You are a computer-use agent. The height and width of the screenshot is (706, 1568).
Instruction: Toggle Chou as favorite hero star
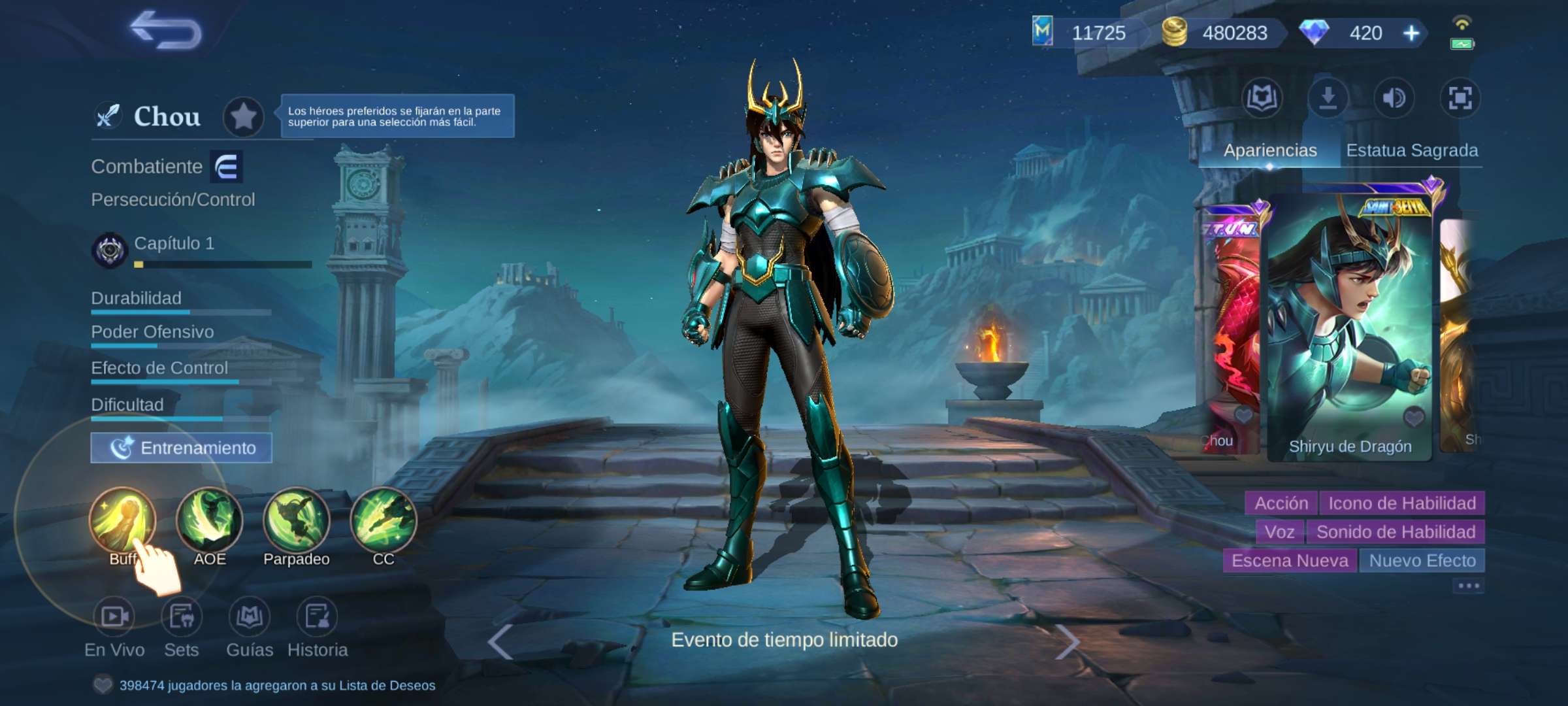pyautogui.click(x=244, y=116)
